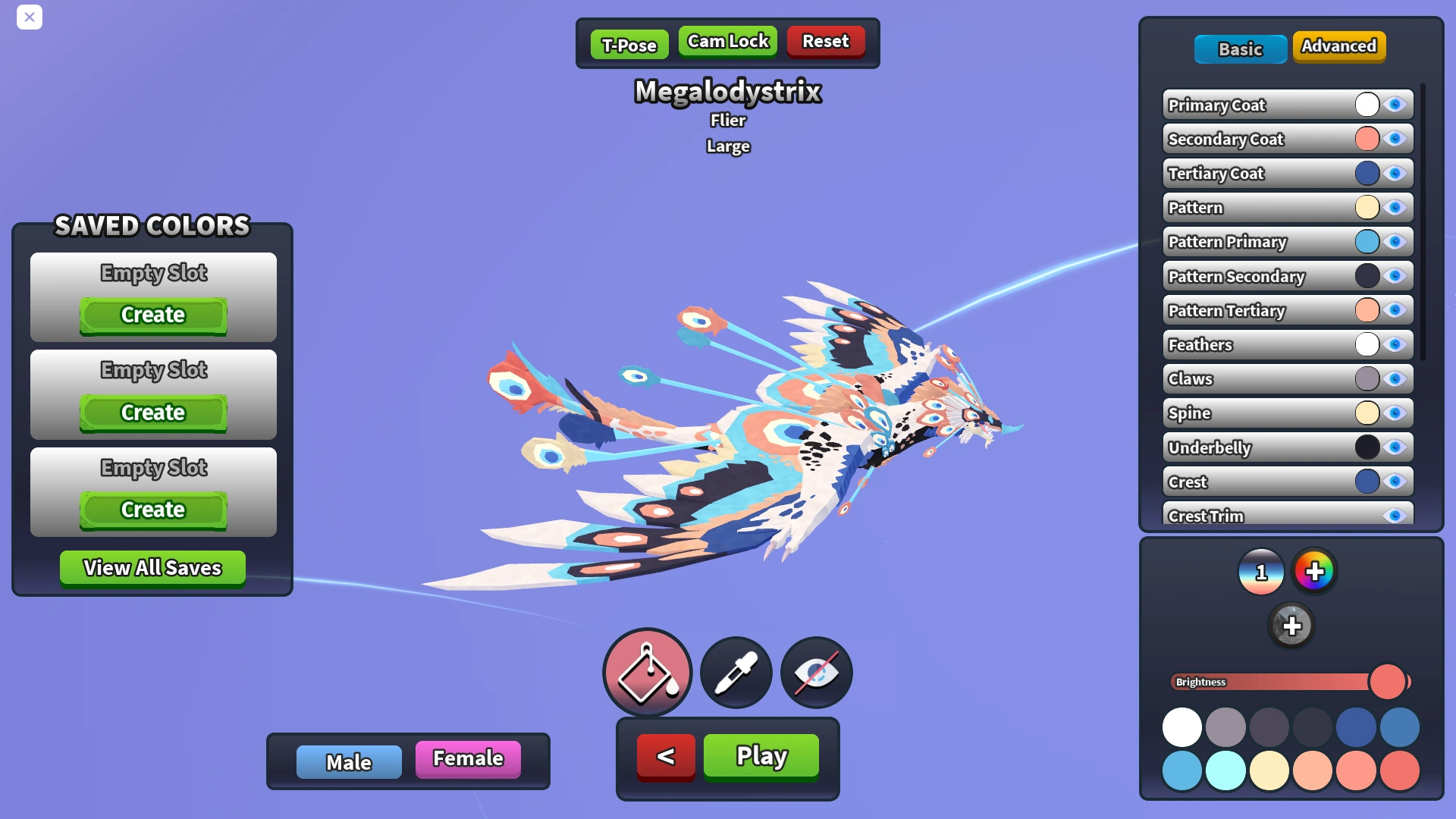
Task: Switch to the Basic tab
Action: (x=1241, y=49)
